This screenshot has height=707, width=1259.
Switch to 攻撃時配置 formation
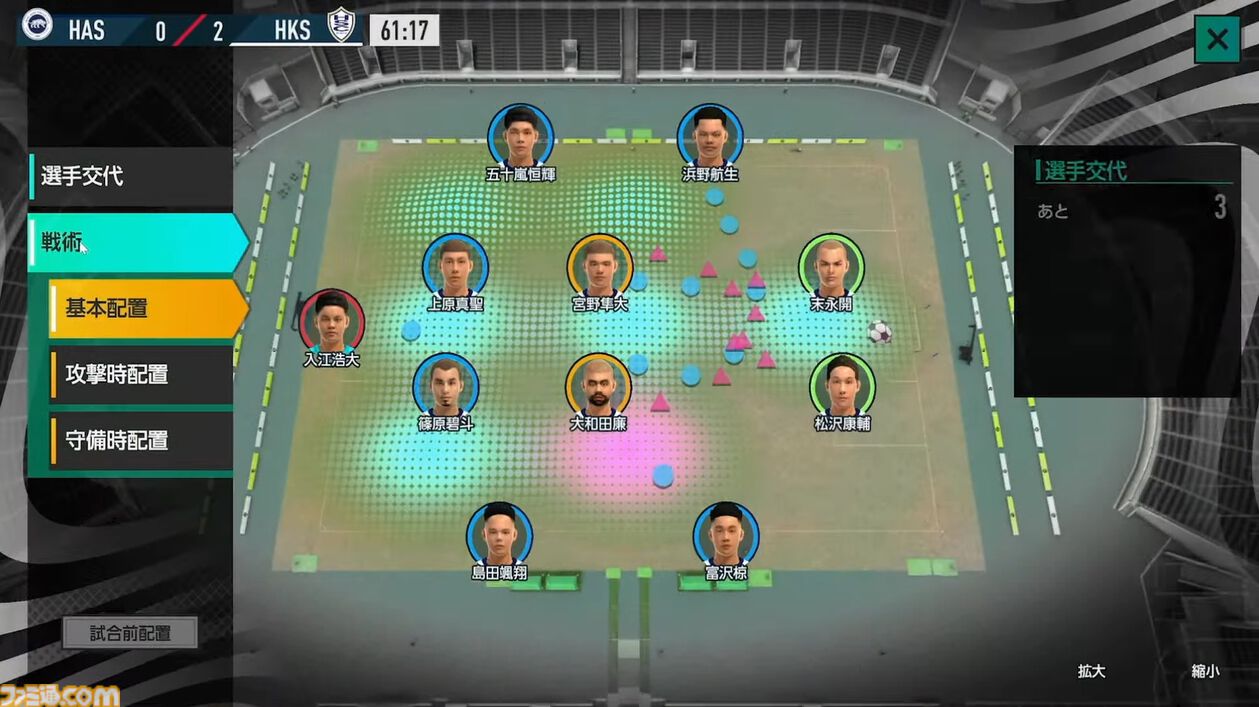pyautogui.click(x=140, y=375)
